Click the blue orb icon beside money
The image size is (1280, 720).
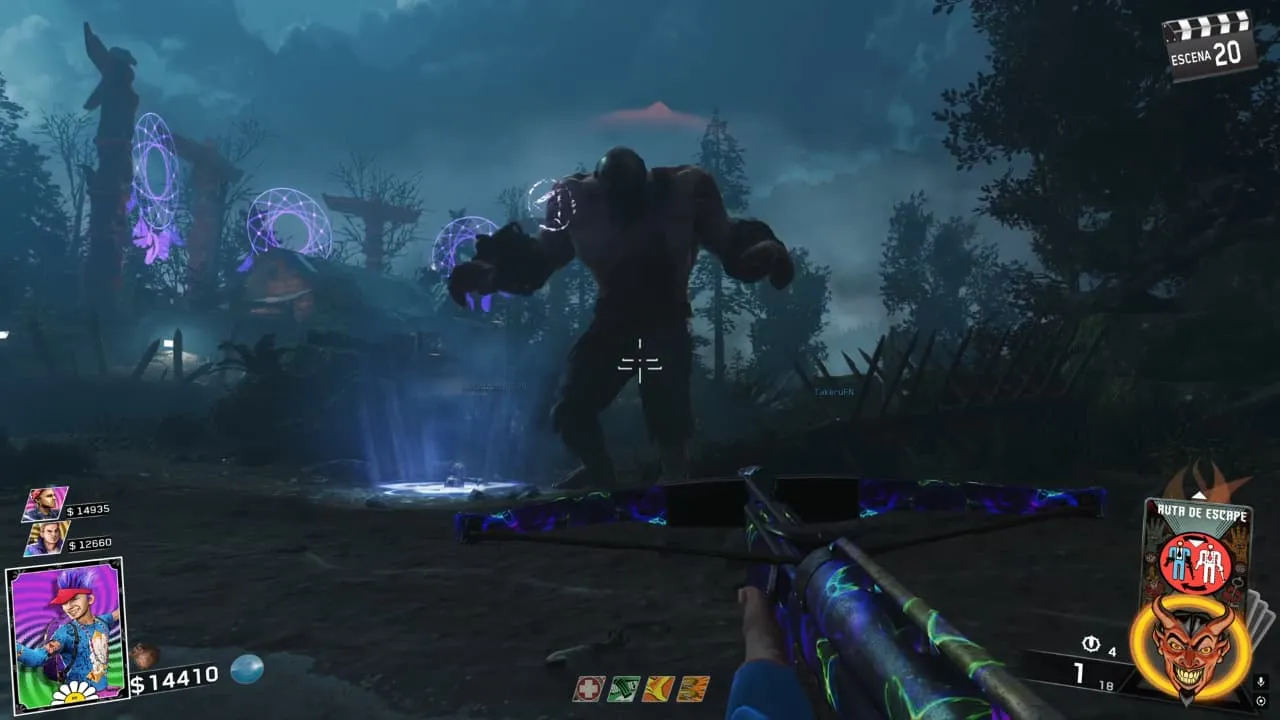[246, 670]
